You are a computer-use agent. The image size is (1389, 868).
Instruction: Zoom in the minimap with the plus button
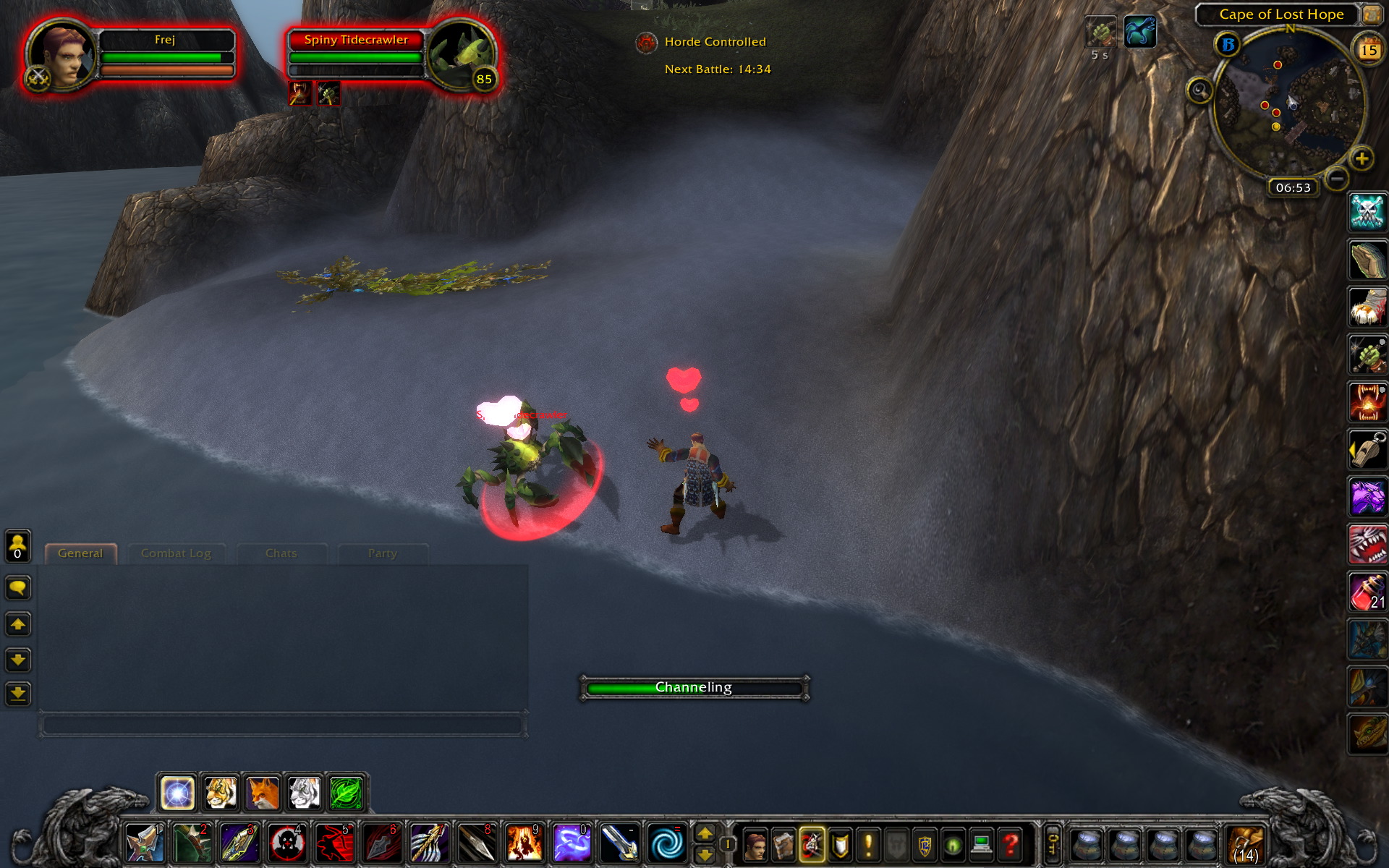tap(1362, 158)
